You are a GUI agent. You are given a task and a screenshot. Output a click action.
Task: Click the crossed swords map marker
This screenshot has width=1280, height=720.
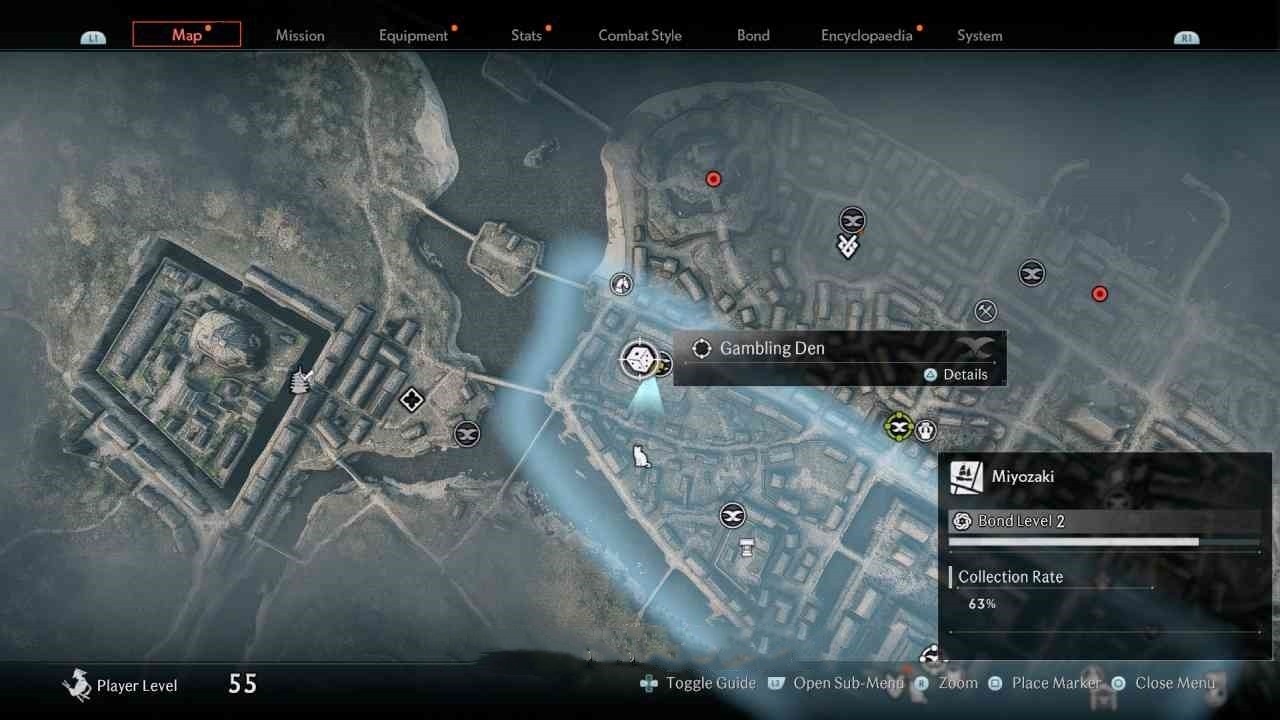click(986, 311)
